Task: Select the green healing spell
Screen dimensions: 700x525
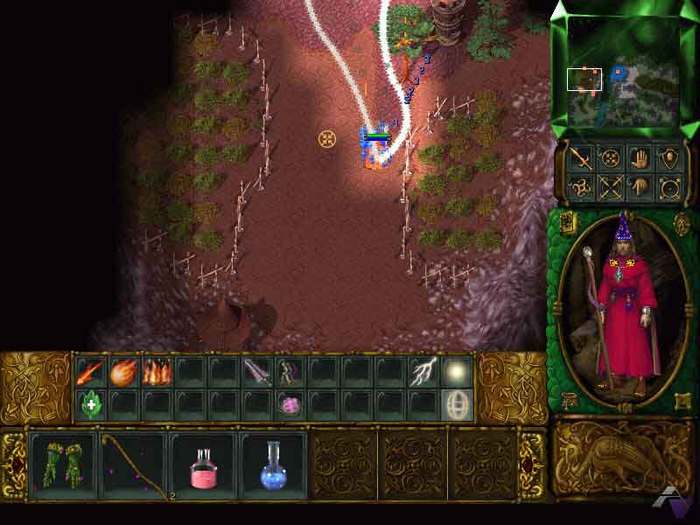Action: point(90,405)
